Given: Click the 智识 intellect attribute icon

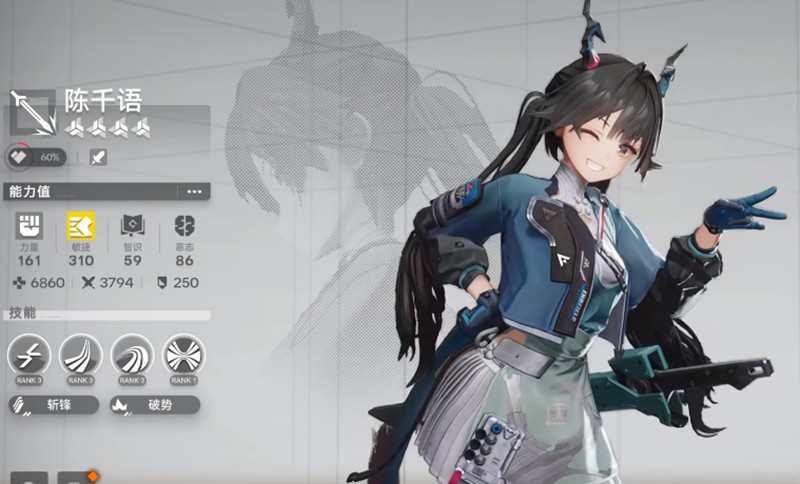Looking at the screenshot, I should (133, 226).
